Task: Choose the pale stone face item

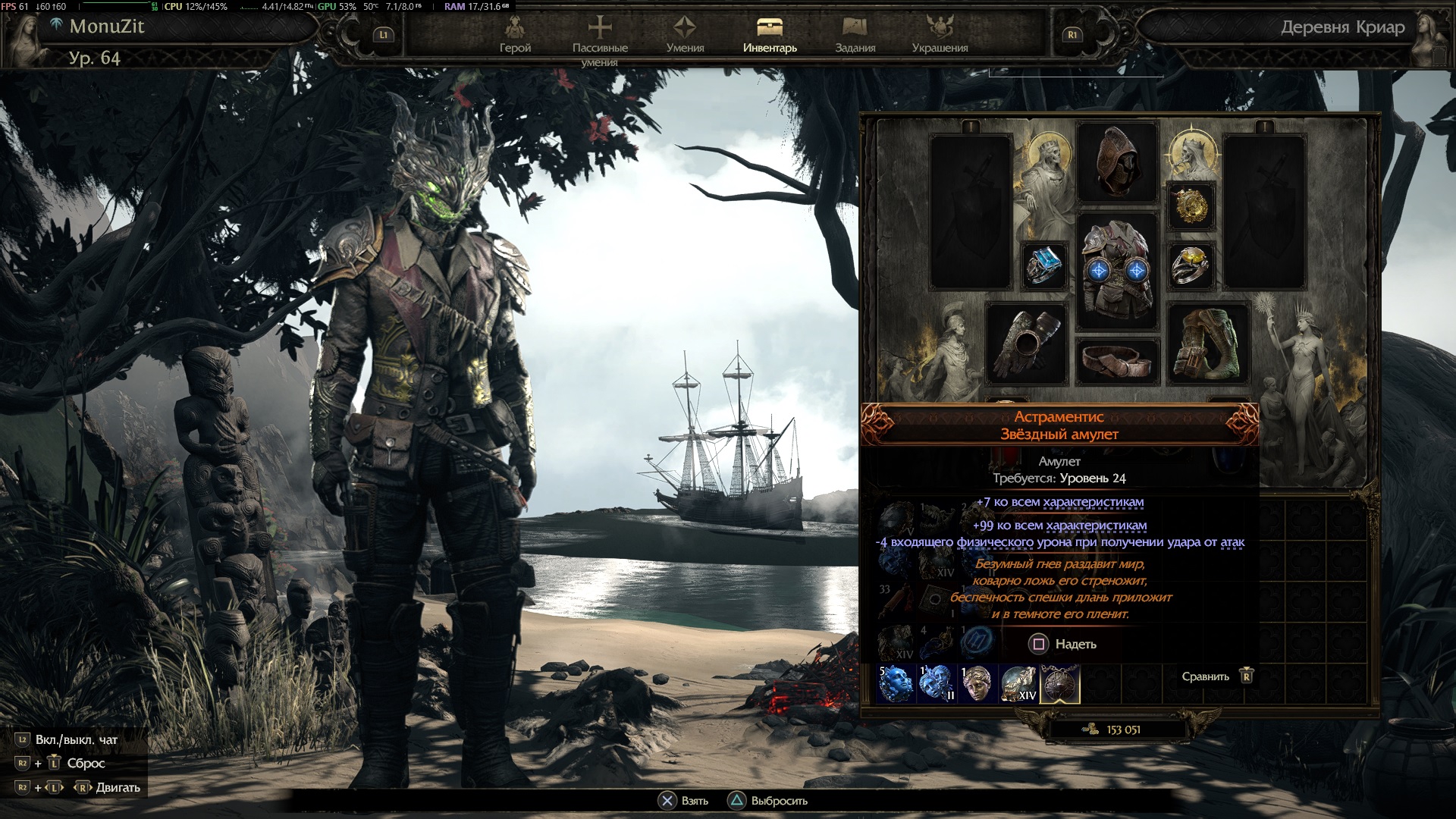Action: point(977,684)
